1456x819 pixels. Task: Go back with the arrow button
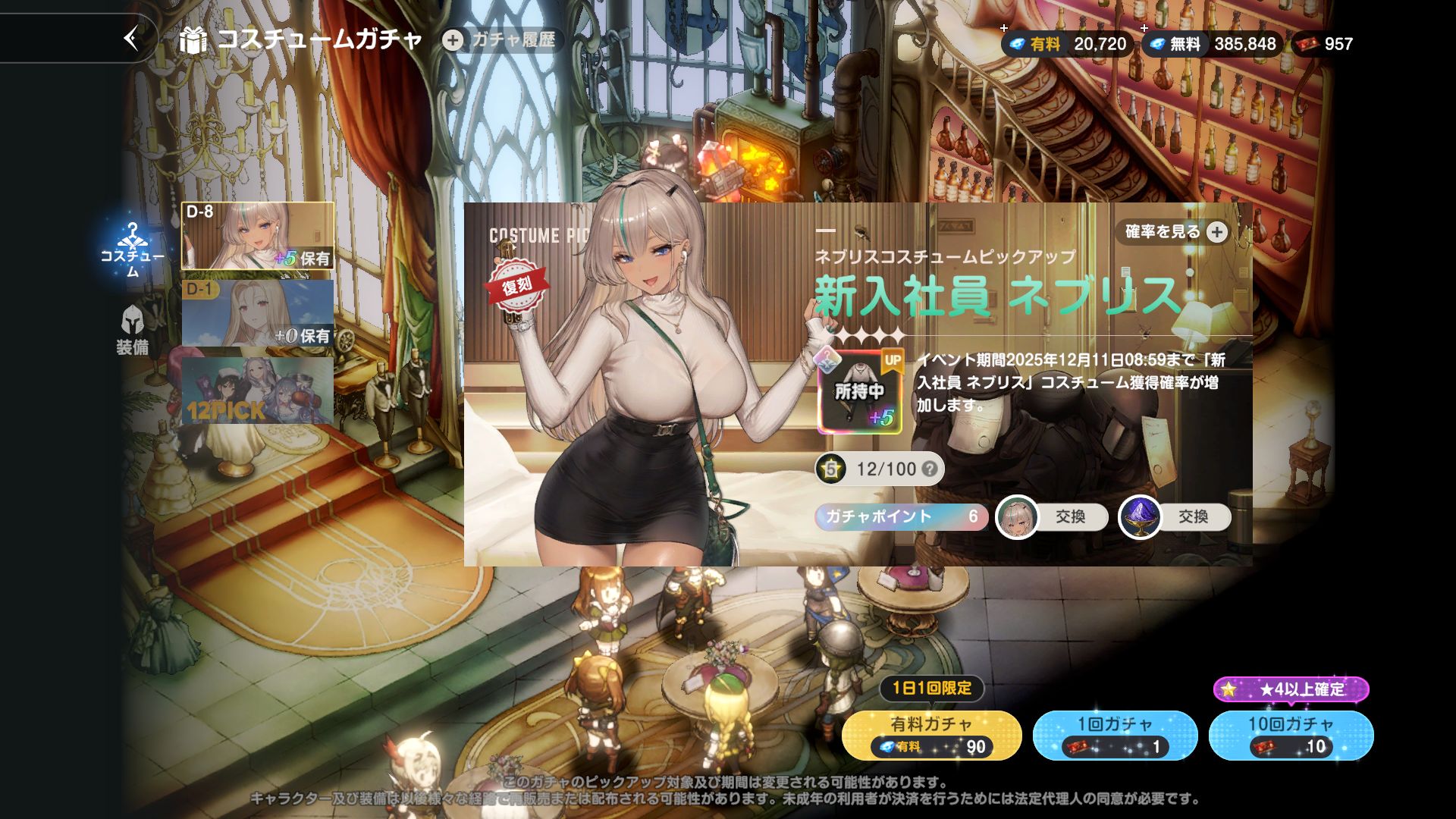(x=132, y=38)
